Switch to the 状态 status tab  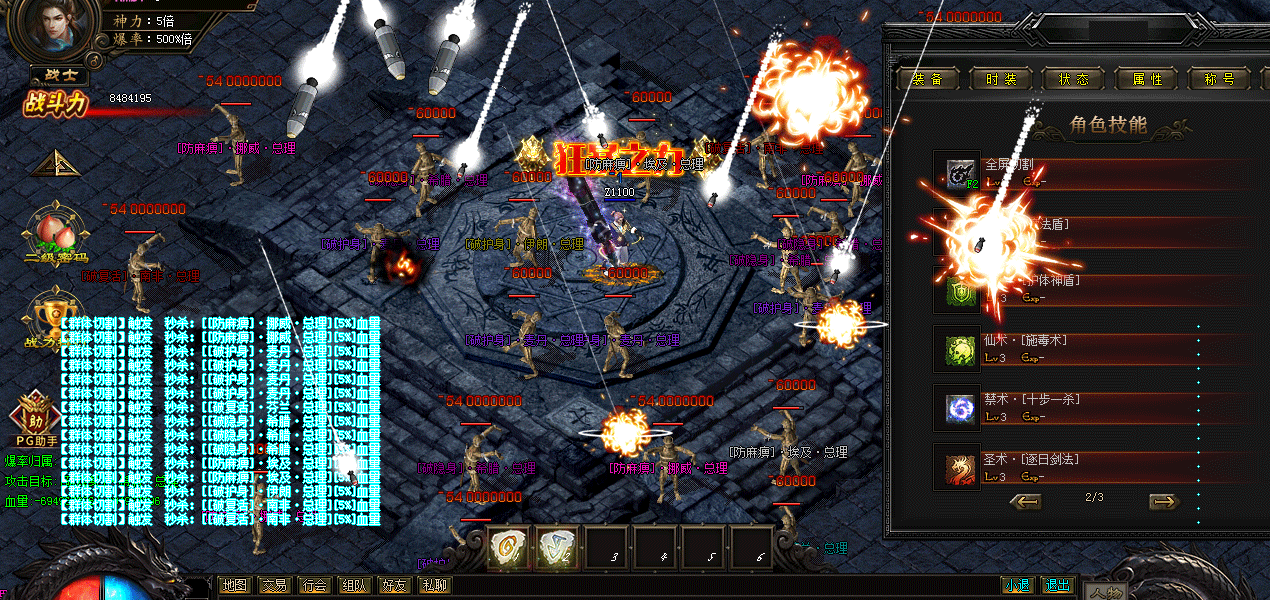coord(1073,80)
